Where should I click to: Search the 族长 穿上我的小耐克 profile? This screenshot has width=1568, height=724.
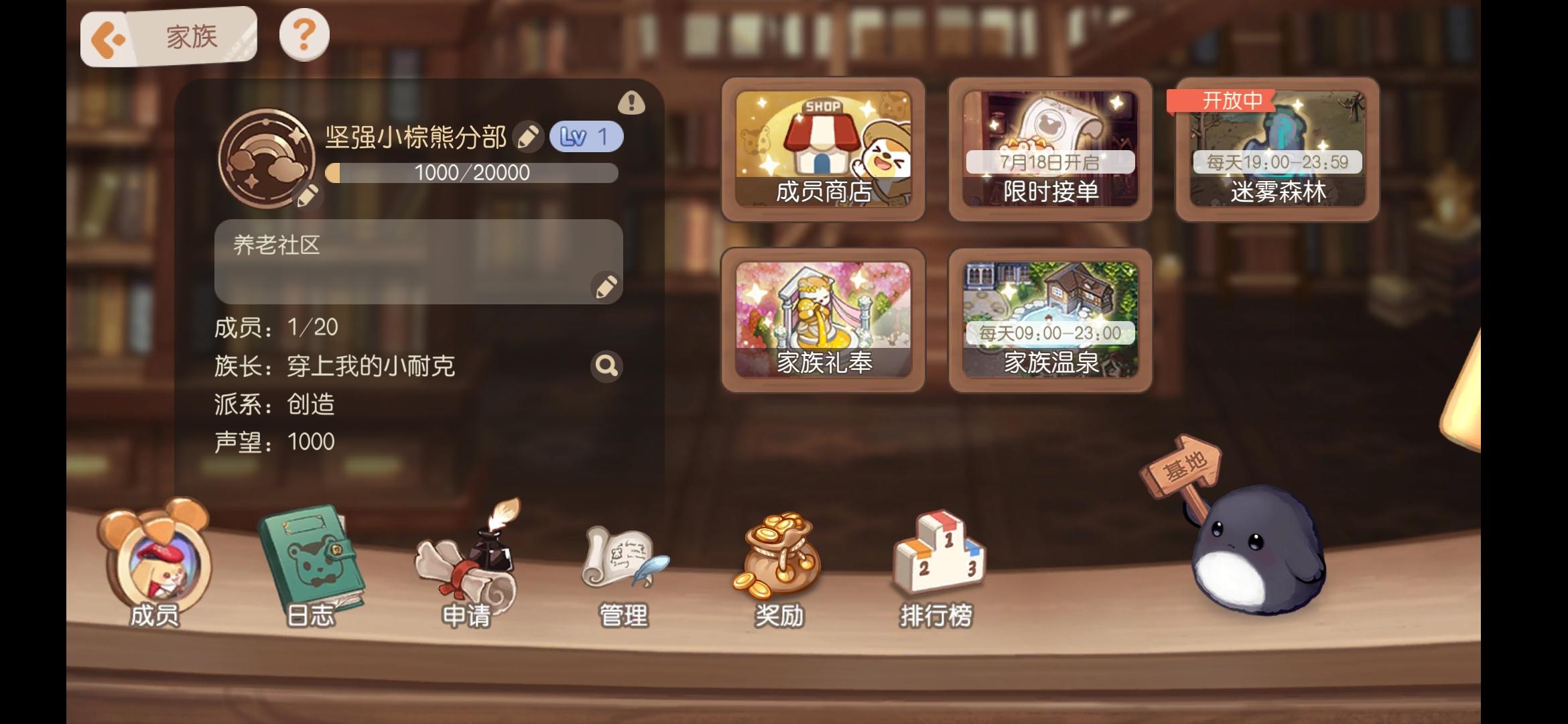point(606,367)
